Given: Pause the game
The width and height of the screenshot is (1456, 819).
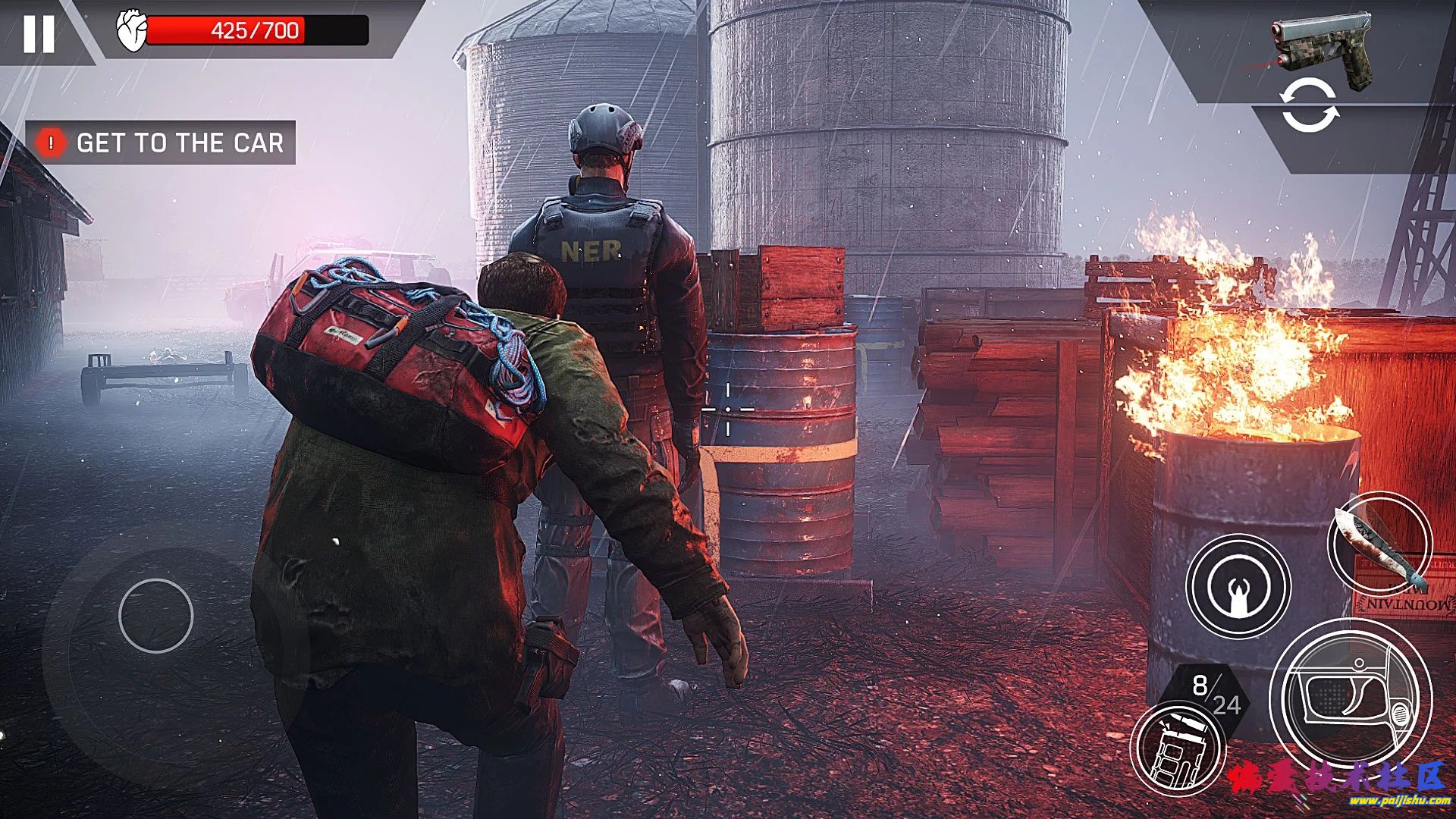Looking at the screenshot, I should coord(39,34).
